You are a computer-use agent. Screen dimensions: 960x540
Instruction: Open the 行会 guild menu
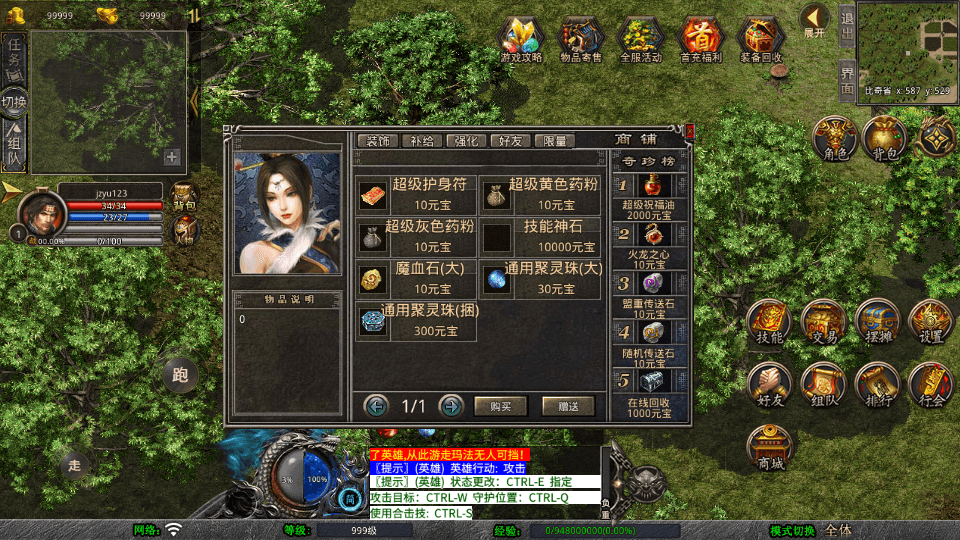932,385
